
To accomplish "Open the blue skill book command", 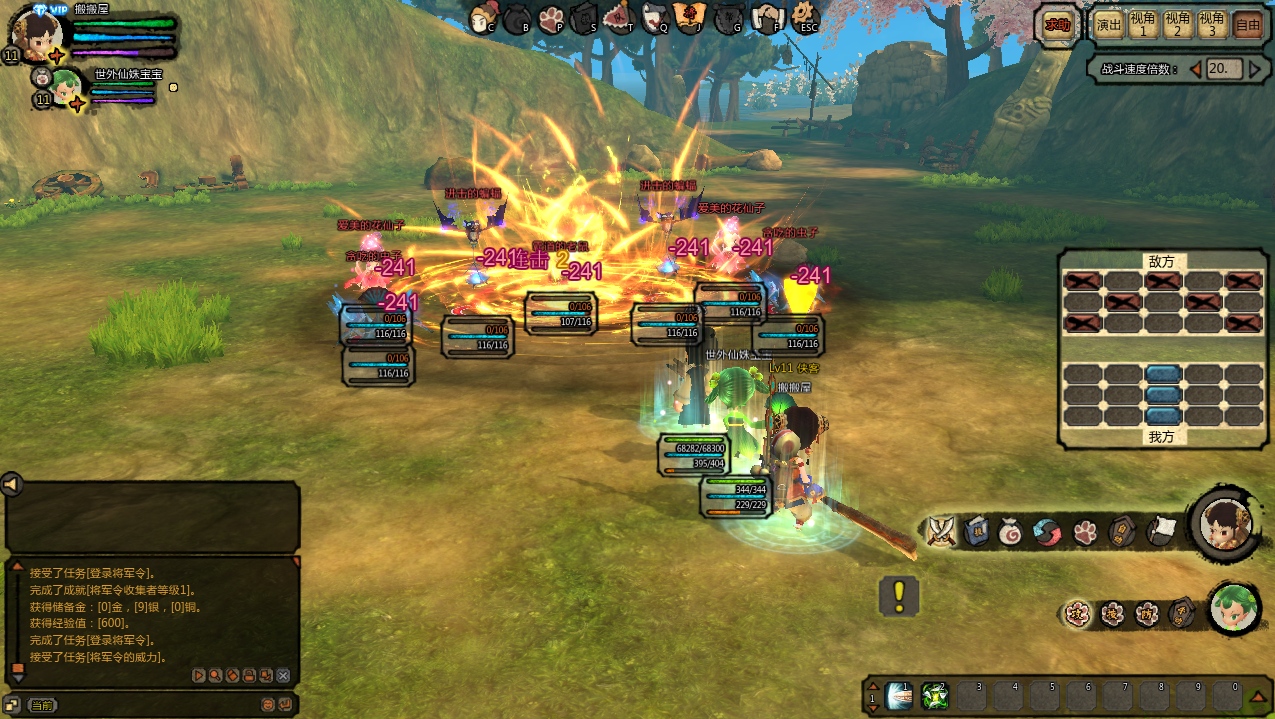I will [x=976, y=532].
